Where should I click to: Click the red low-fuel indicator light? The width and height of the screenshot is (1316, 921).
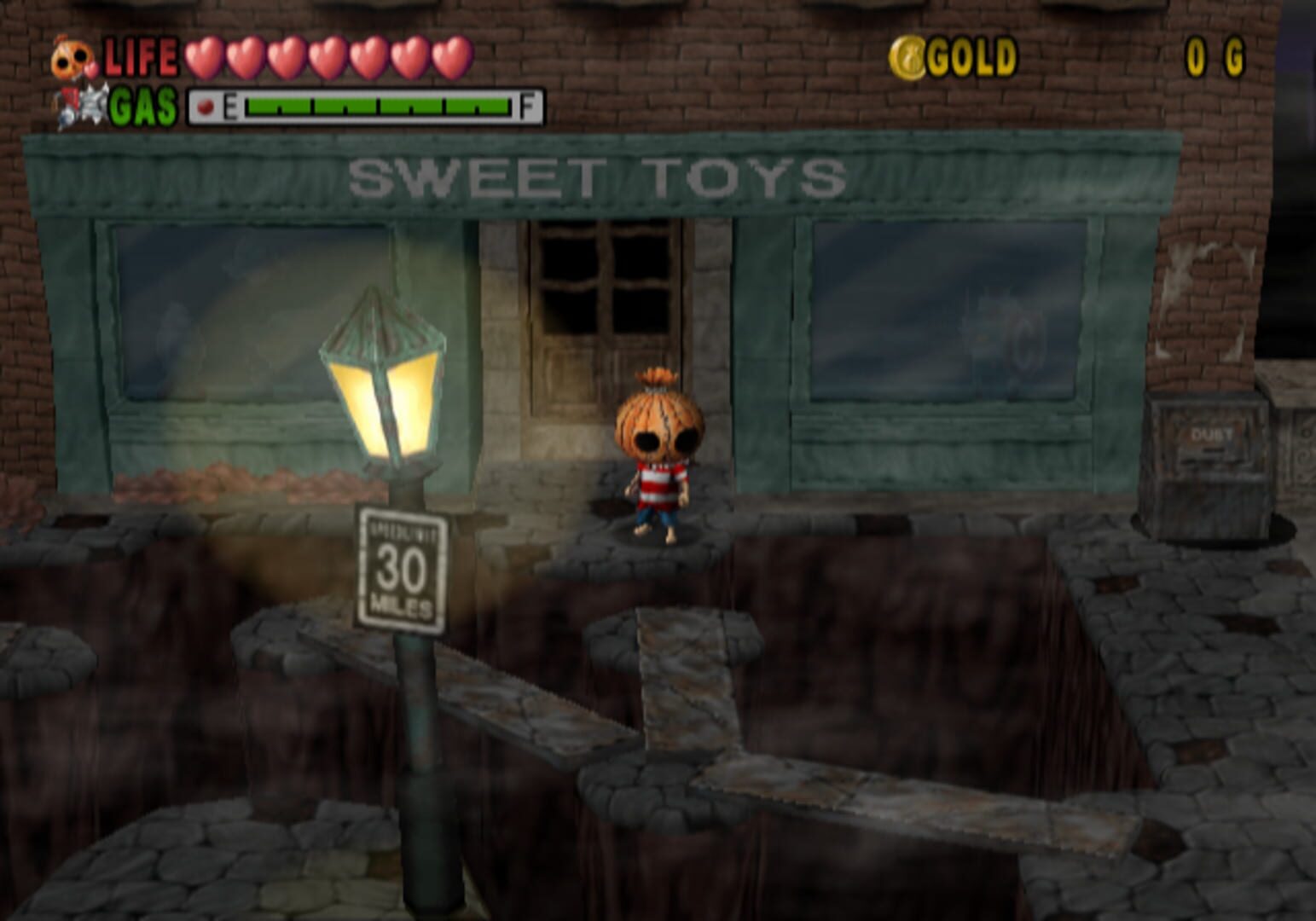pyautogui.click(x=205, y=106)
